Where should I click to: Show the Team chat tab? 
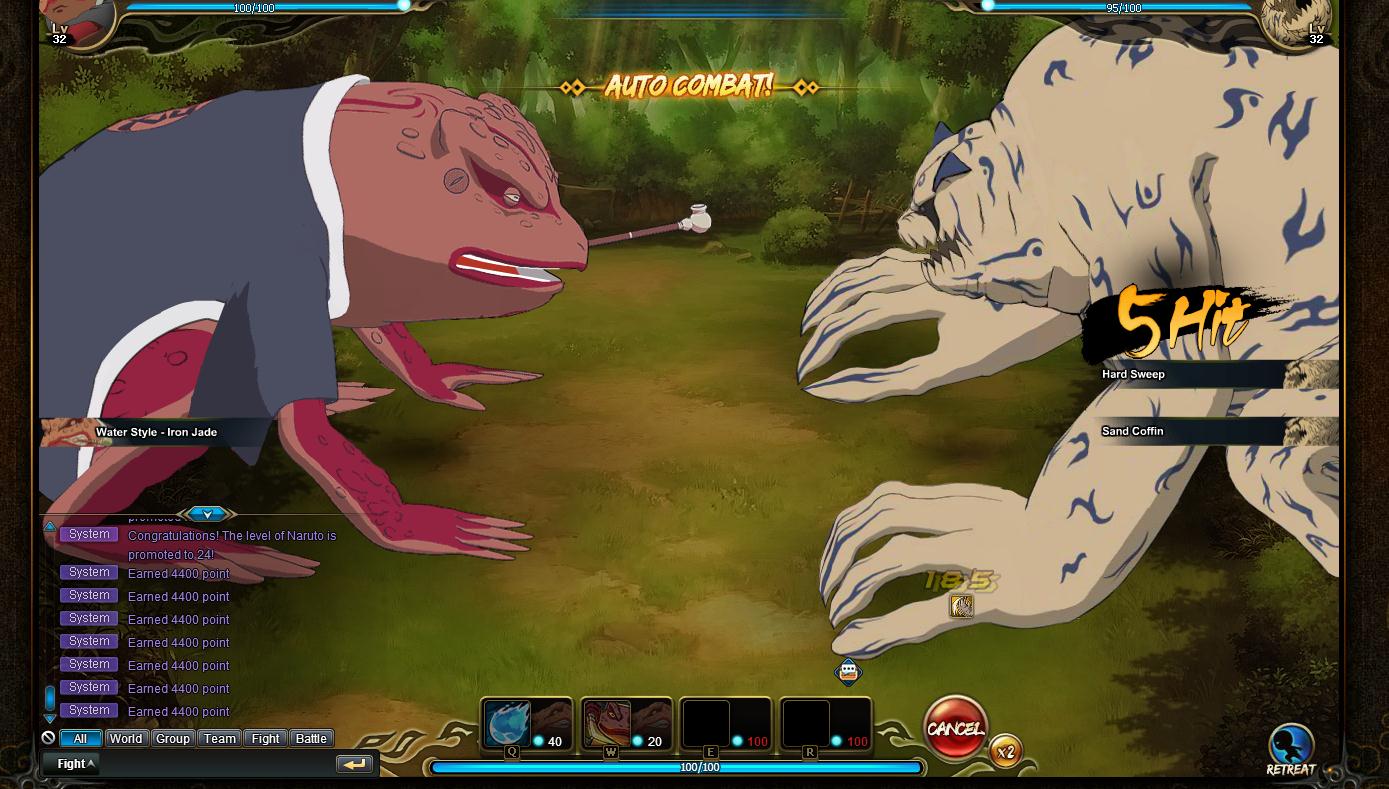[x=219, y=739]
